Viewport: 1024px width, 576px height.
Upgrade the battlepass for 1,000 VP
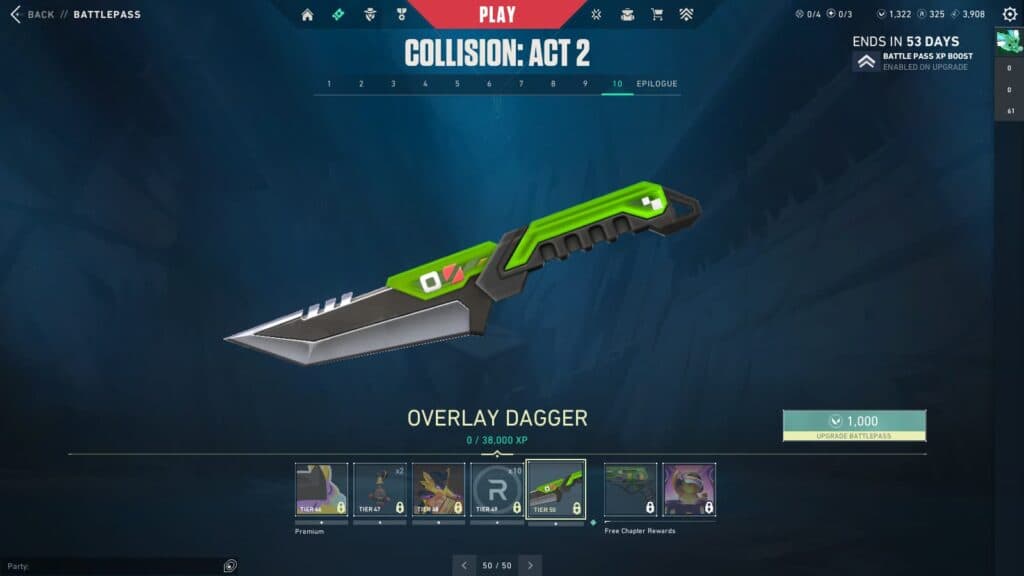coord(854,425)
